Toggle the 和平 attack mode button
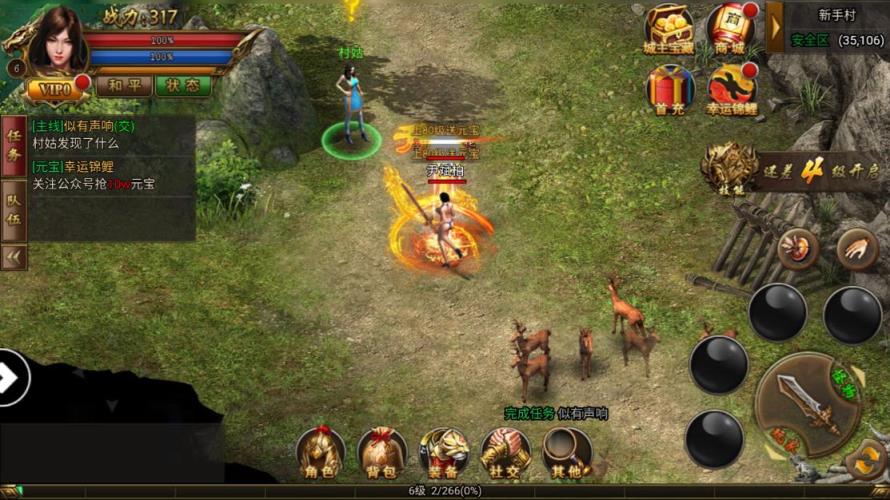 [124, 86]
